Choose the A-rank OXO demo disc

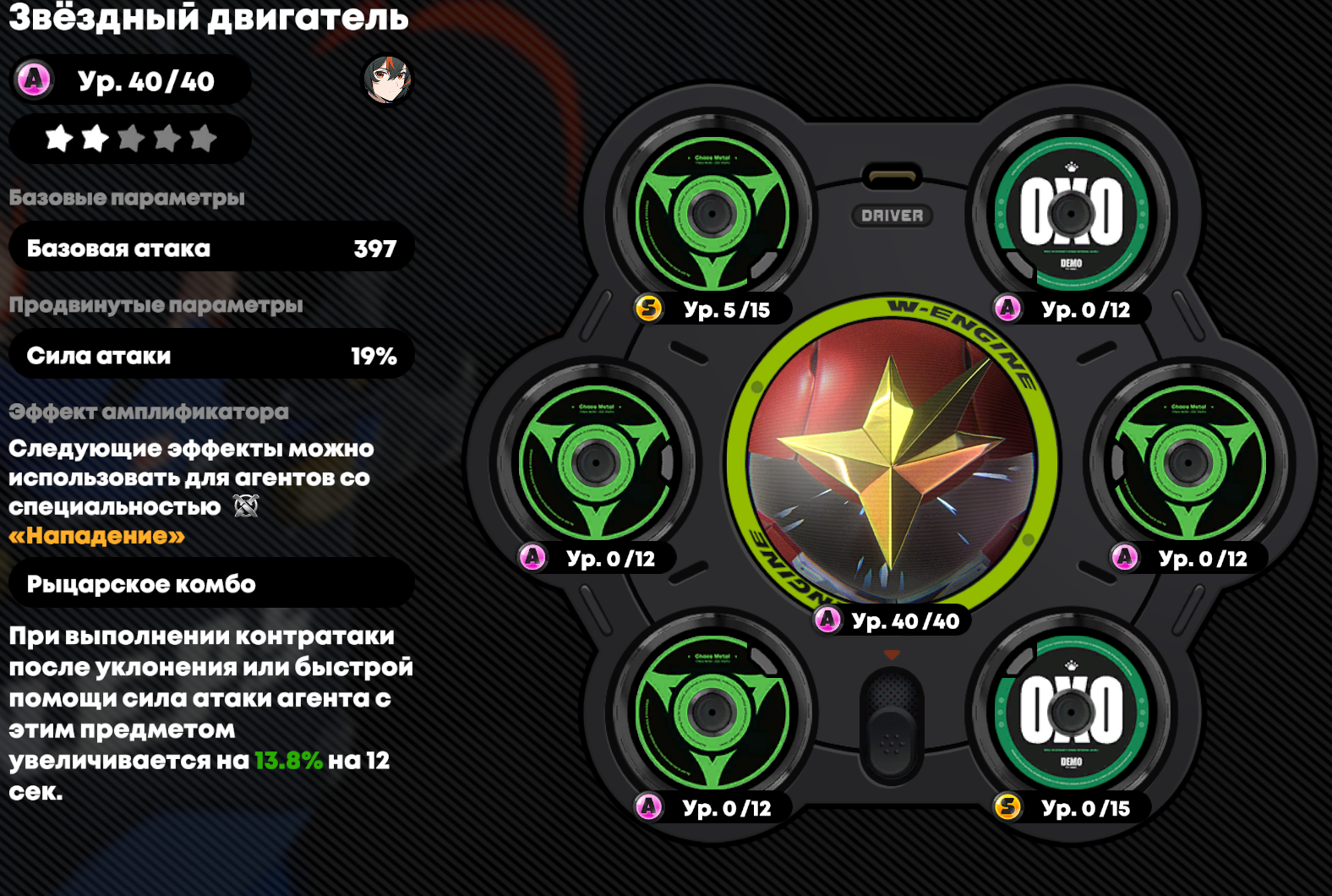point(1071,214)
